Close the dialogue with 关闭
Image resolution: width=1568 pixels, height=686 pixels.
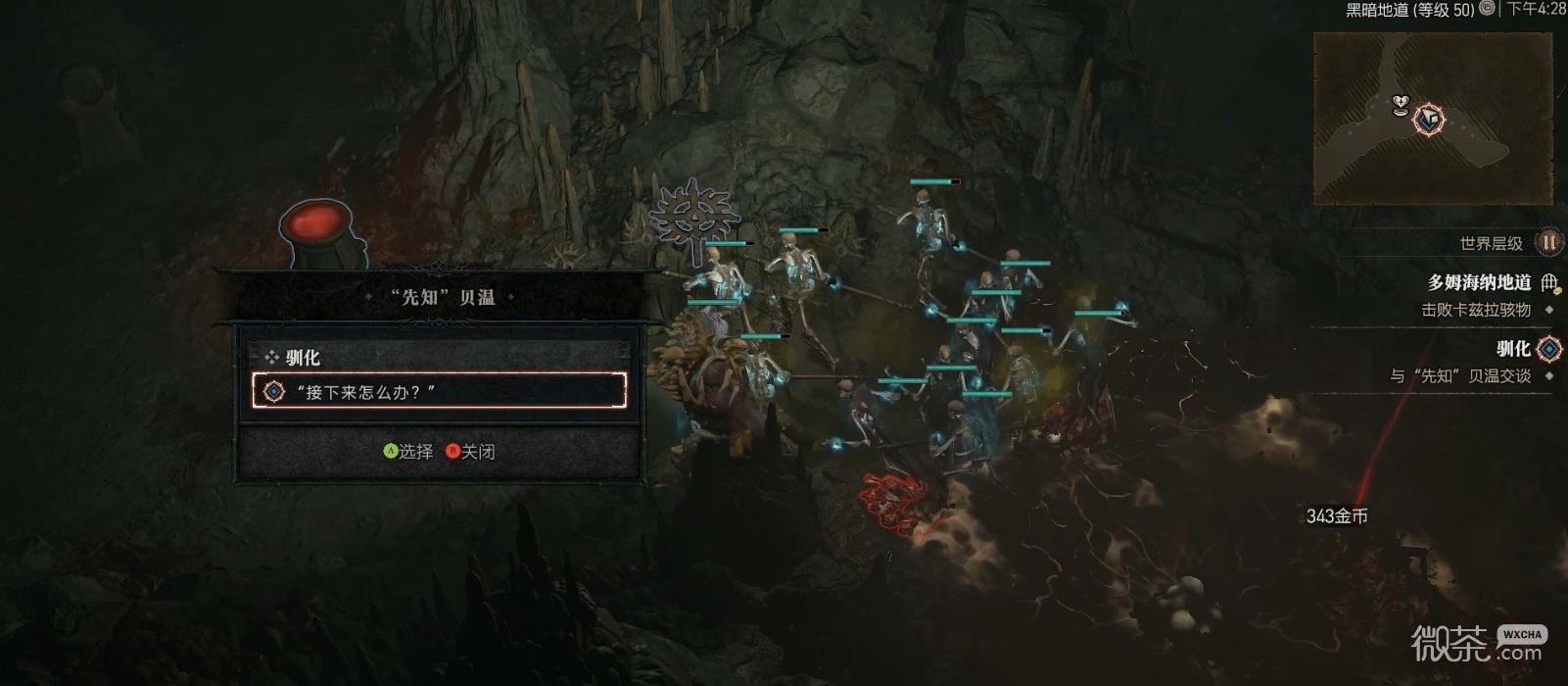click(471, 451)
